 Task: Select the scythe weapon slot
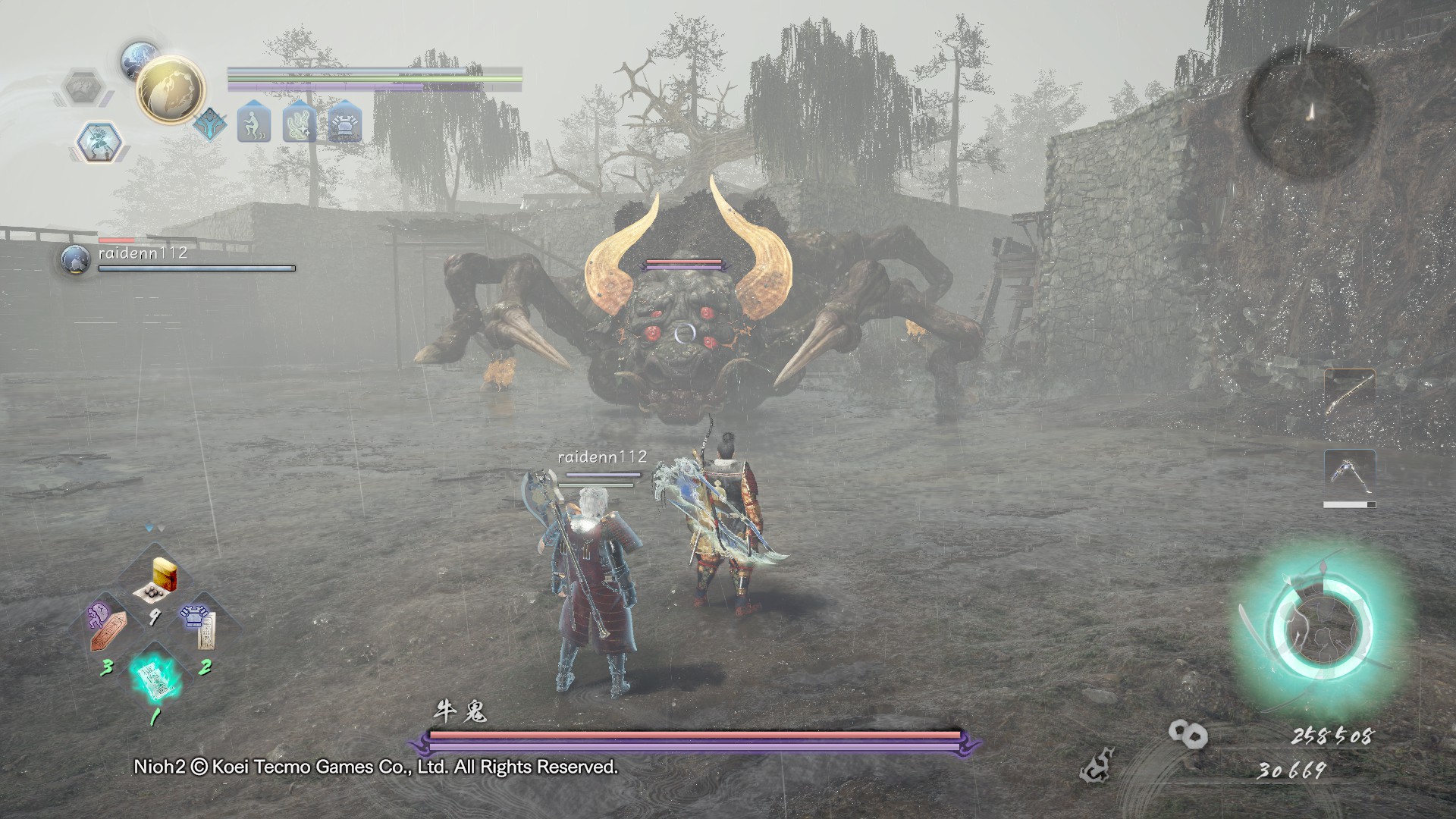(1350, 473)
